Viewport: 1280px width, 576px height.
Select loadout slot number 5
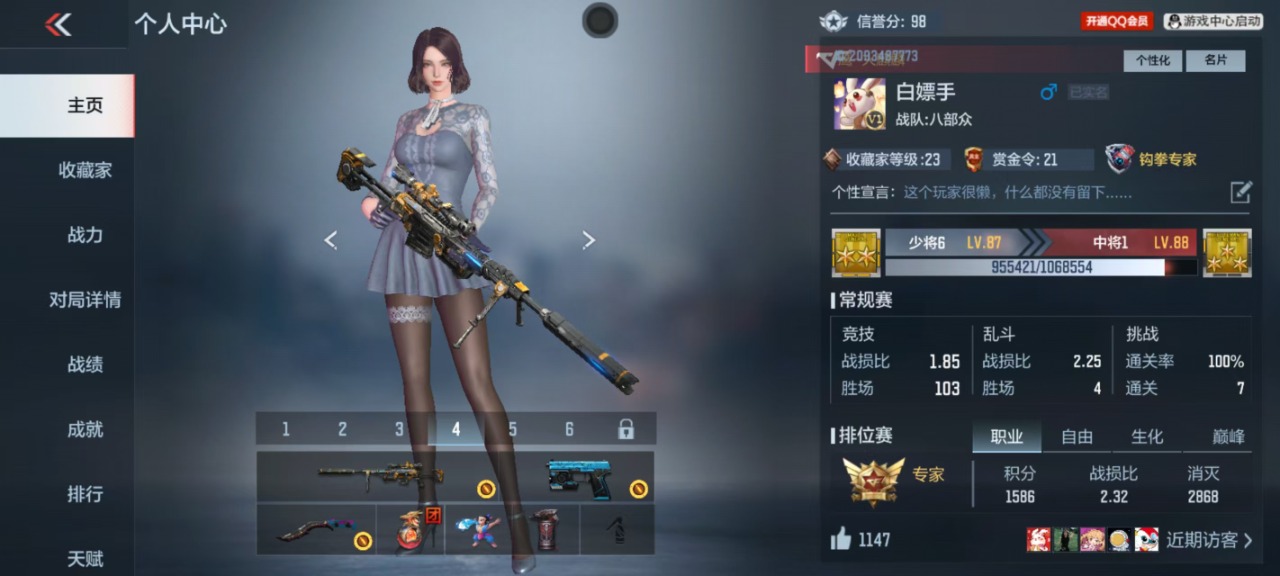tap(513, 429)
